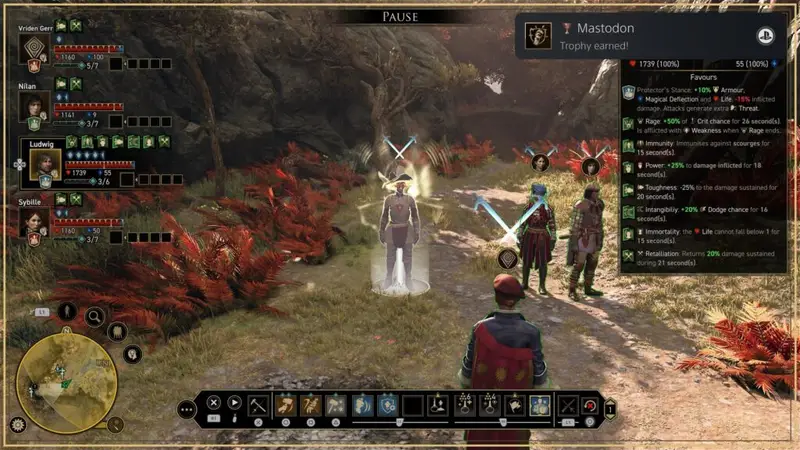Open the three-dots more options button
The image size is (800, 450).
tap(187, 409)
